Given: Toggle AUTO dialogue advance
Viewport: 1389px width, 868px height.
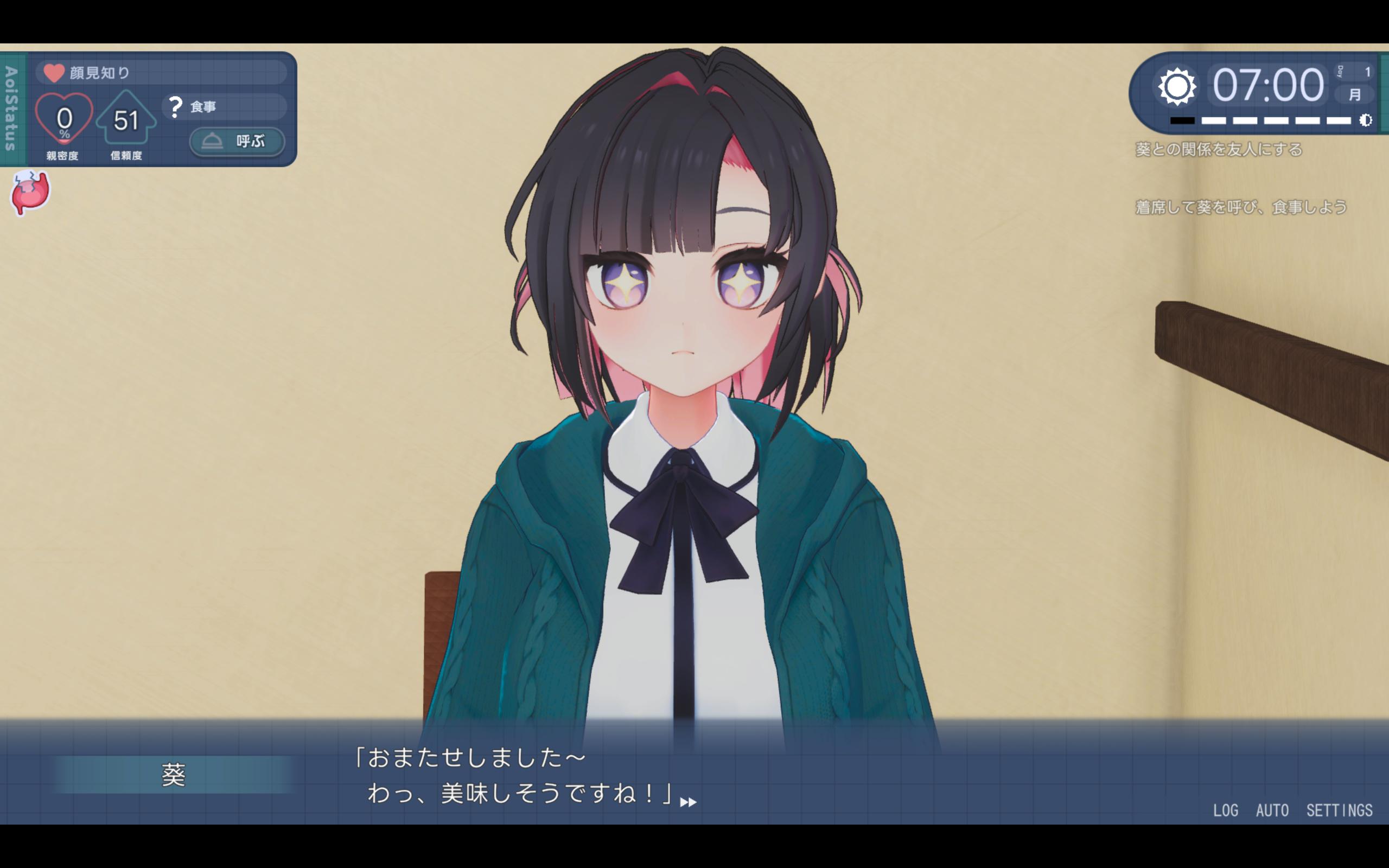Looking at the screenshot, I should click(1272, 810).
